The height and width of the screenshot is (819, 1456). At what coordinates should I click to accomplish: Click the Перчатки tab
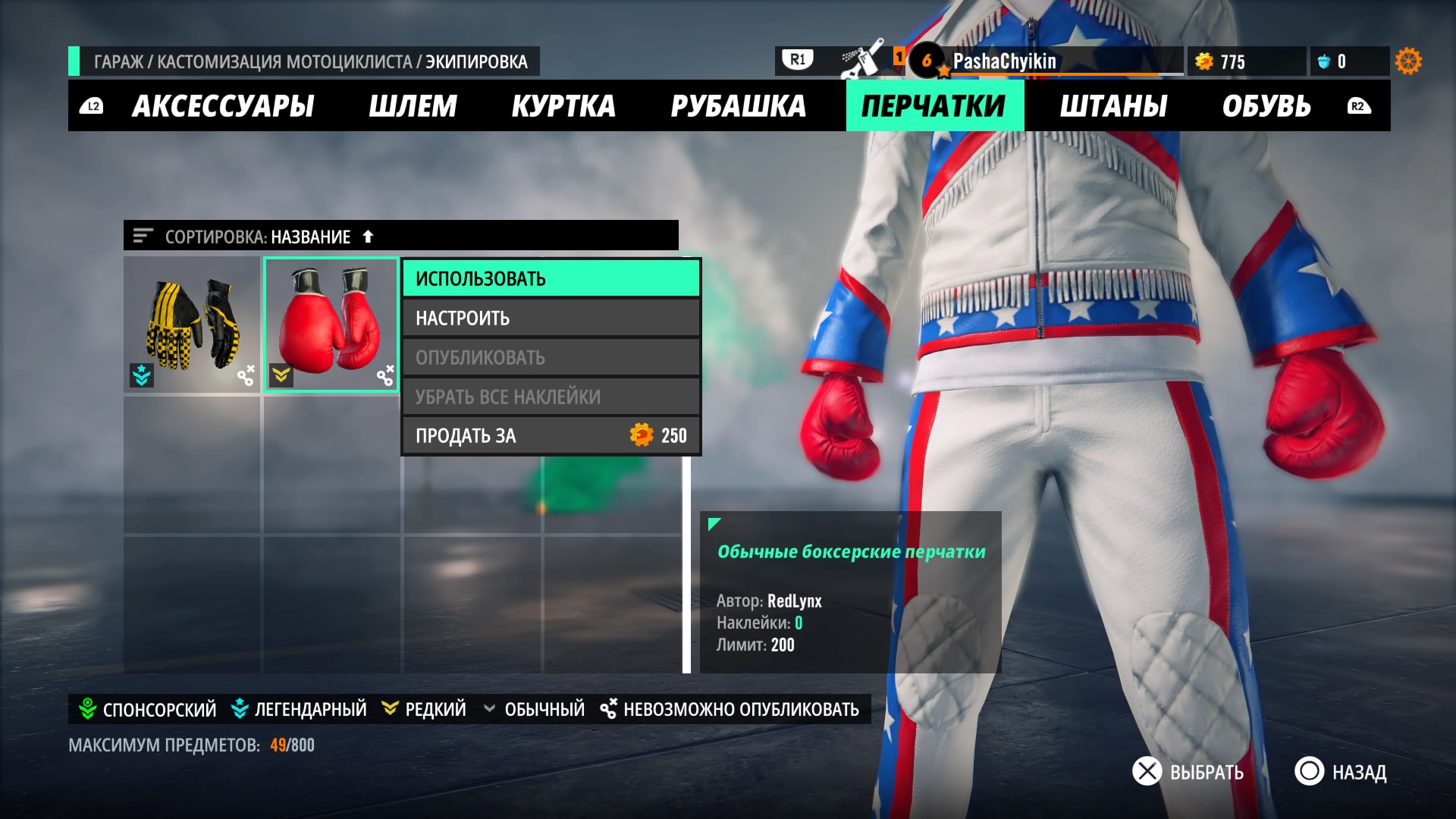934,106
